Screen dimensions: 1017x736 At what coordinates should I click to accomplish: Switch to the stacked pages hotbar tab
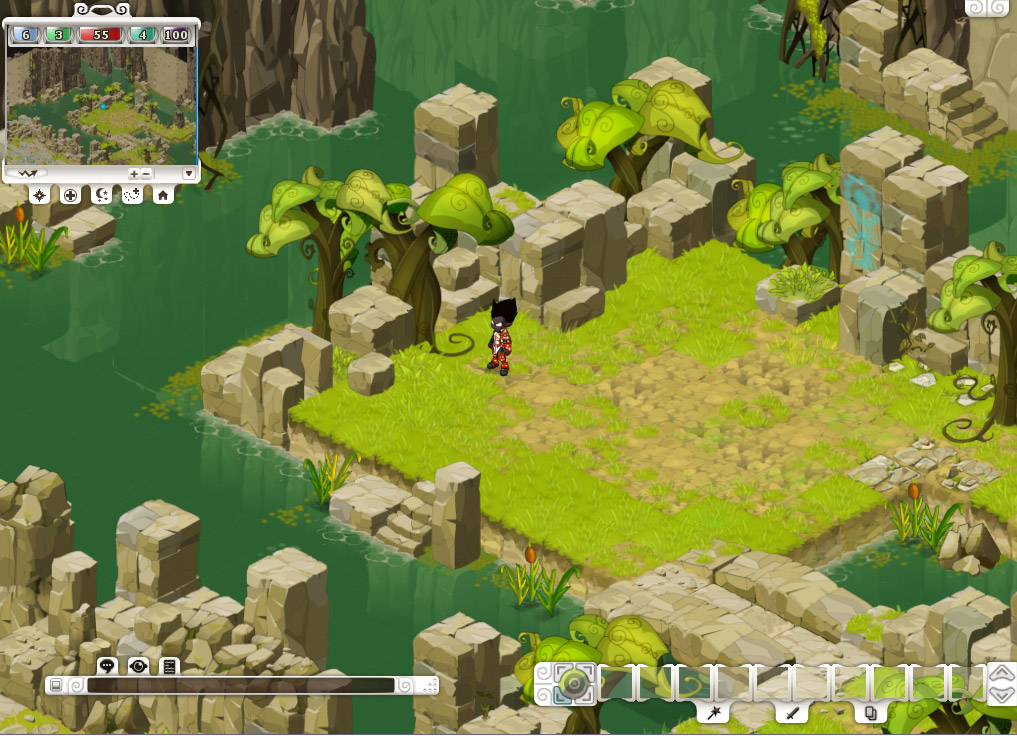pos(870,713)
